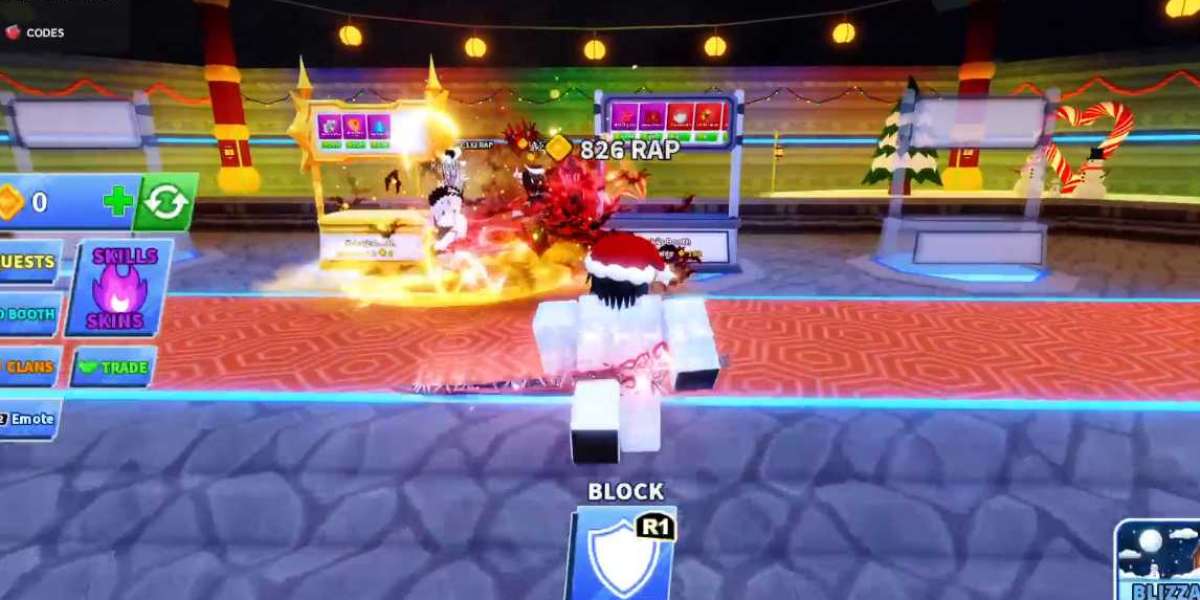The width and height of the screenshot is (1200, 600).
Task: Open the Skills Skins menu
Action: 120,287
